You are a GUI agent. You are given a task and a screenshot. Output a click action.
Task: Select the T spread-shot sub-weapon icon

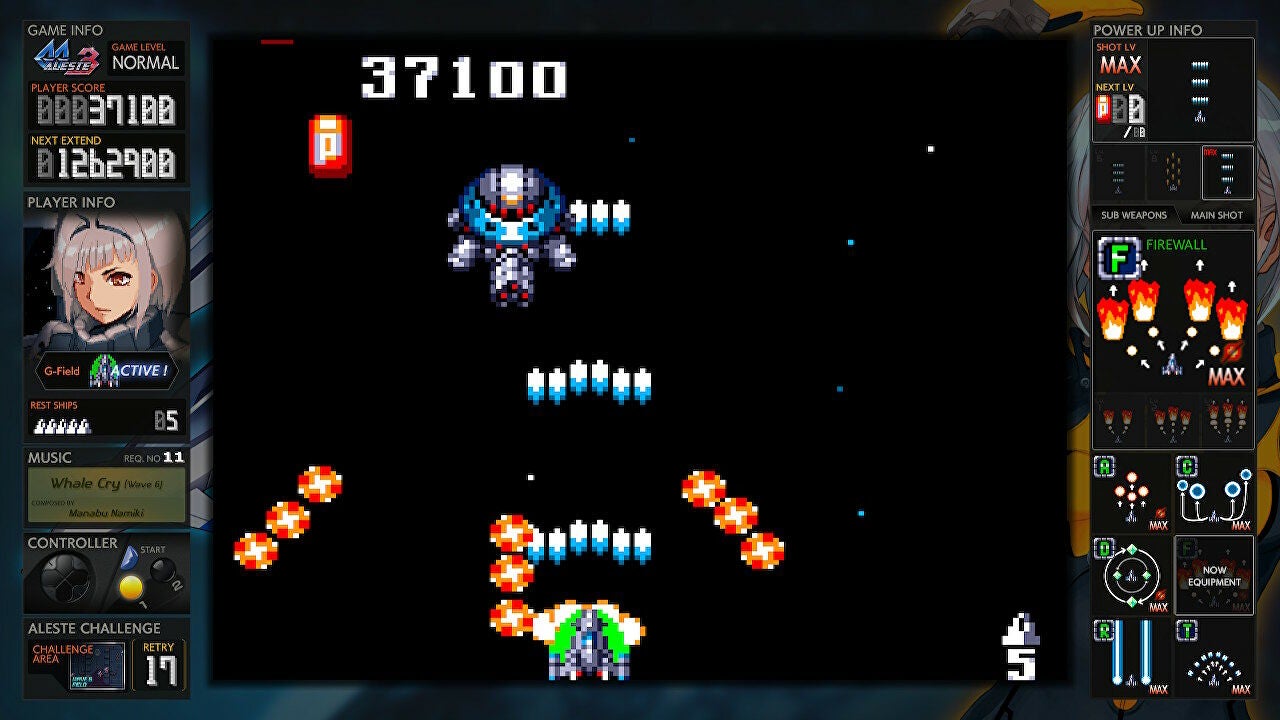pos(1213,659)
